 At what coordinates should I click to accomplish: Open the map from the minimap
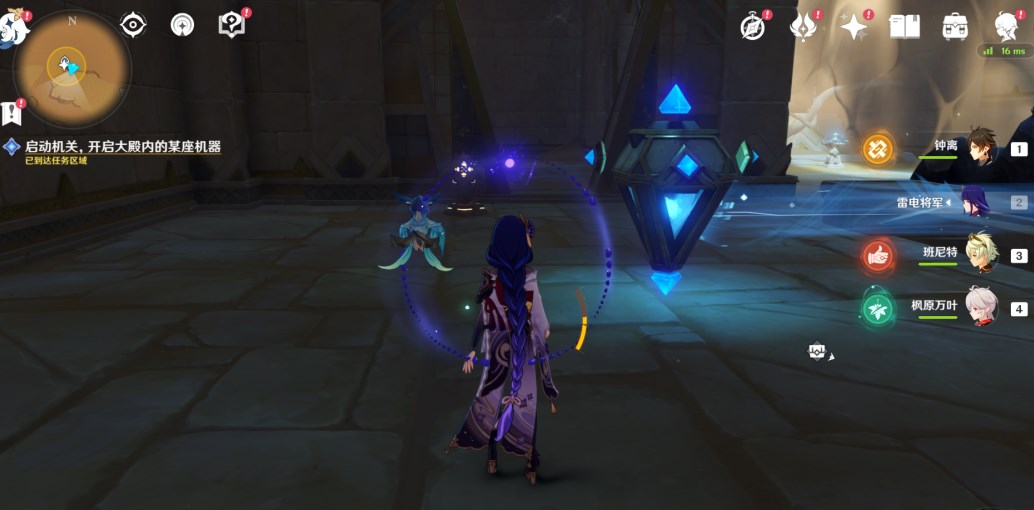[70, 67]
